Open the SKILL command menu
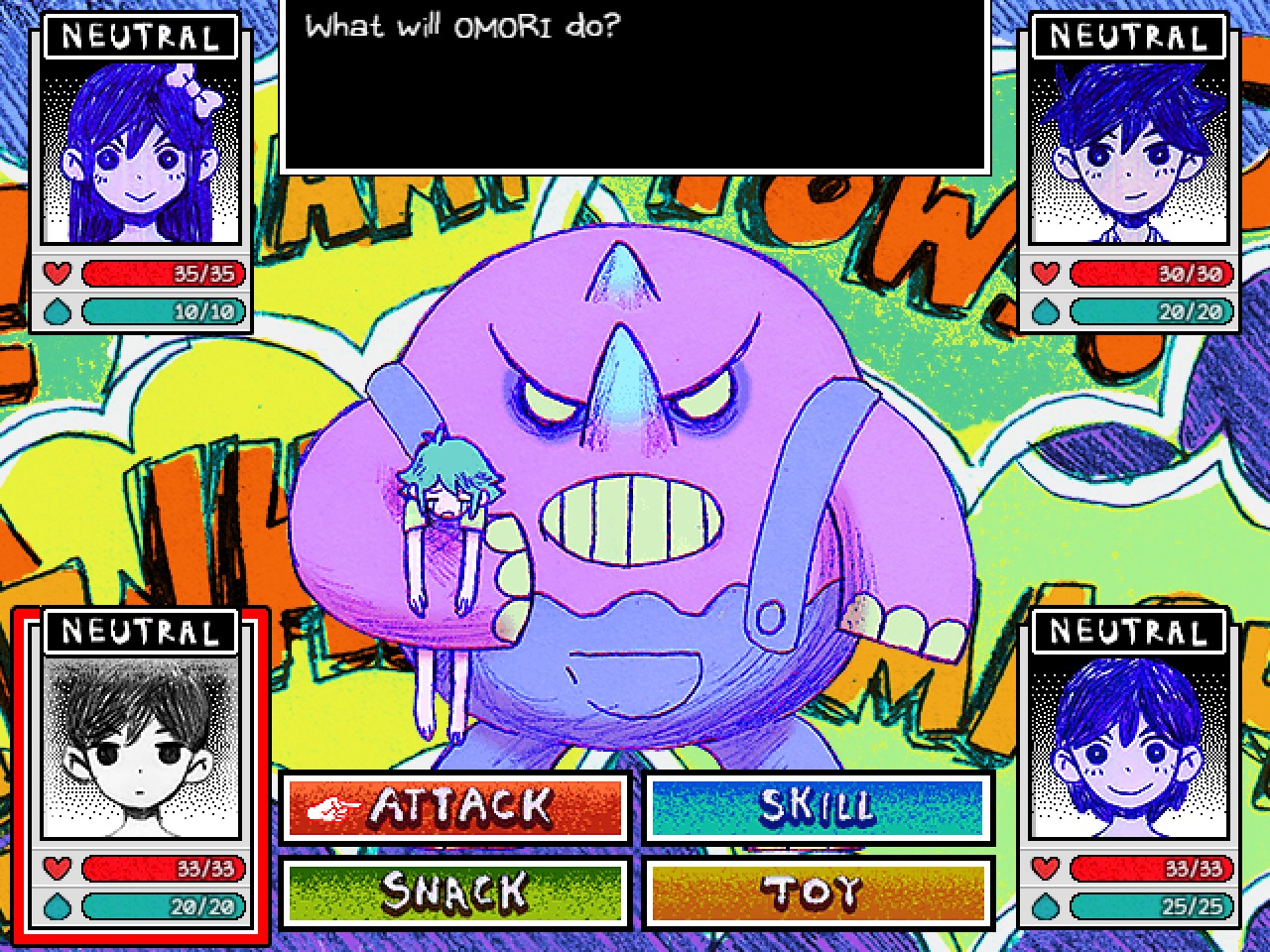1270x952 pixels. pos(820,807)
